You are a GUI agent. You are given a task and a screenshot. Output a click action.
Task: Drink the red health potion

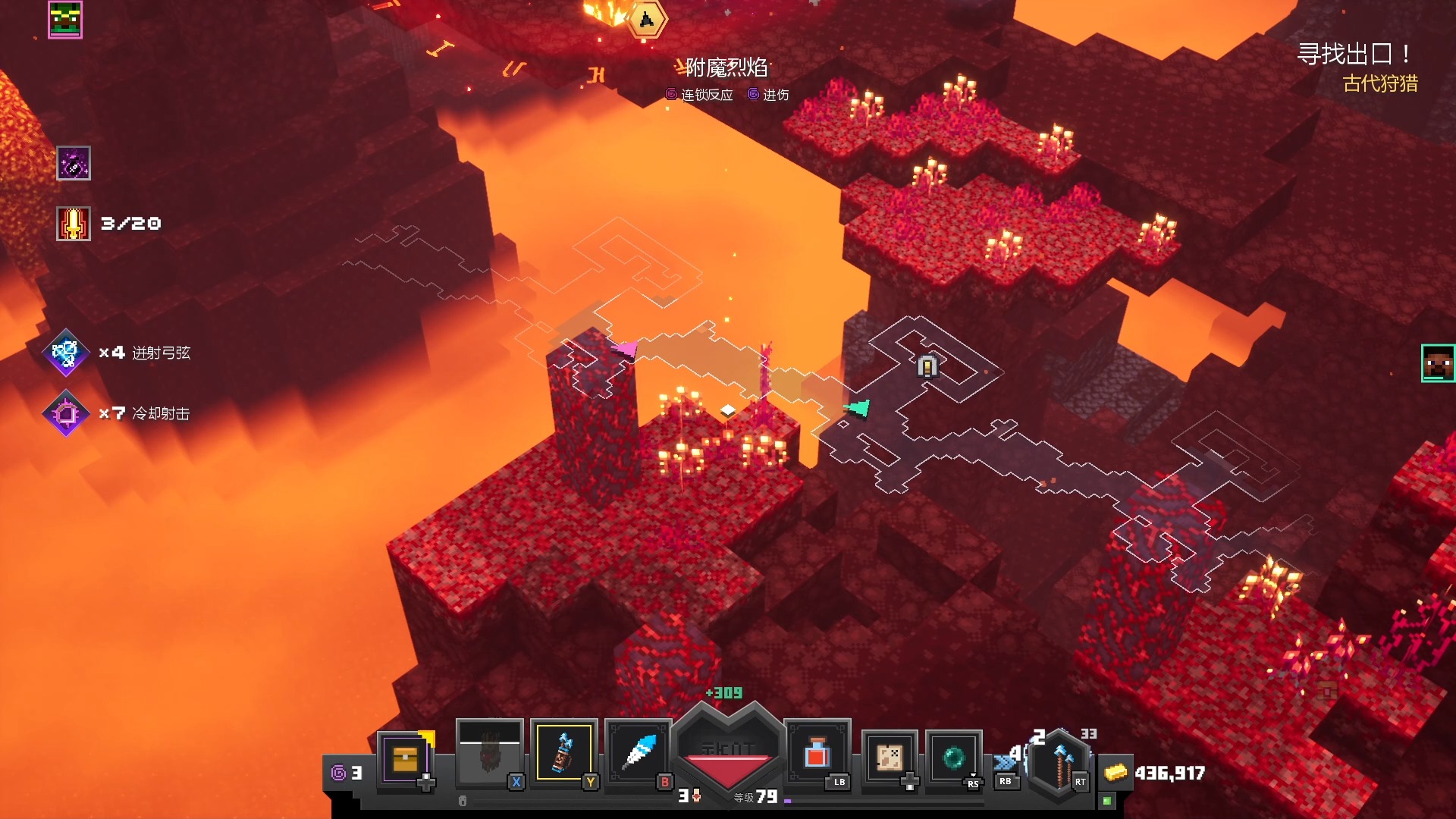click(x=817, y=754)
